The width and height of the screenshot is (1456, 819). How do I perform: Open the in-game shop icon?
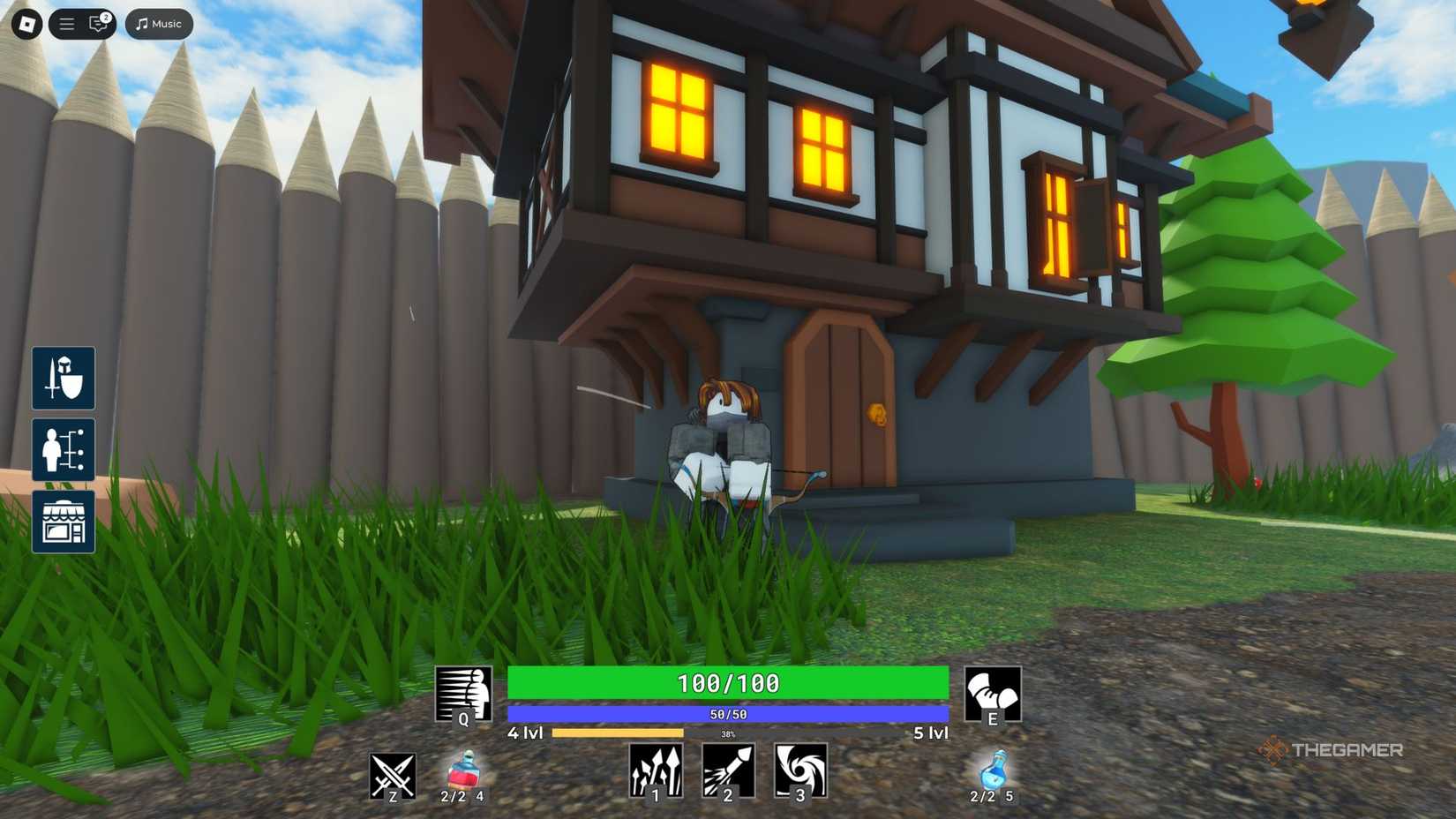63,521
